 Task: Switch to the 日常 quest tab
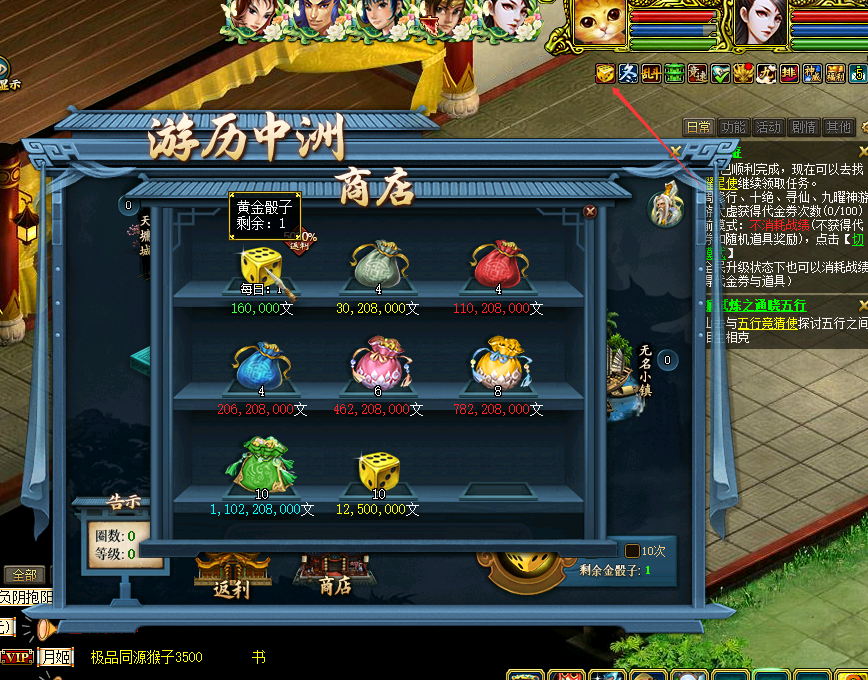(x=699, y=127)
